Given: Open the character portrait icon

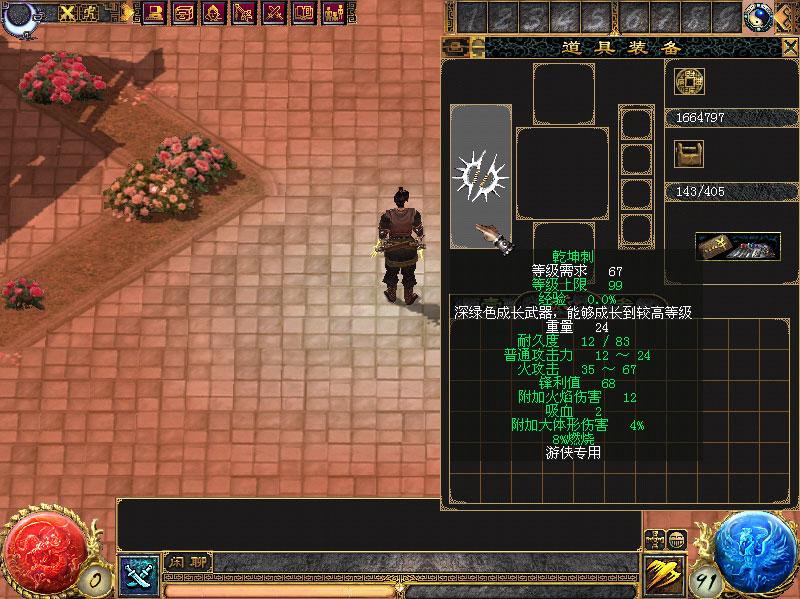Looking at the screenshot, I should (x=214, y=13).
